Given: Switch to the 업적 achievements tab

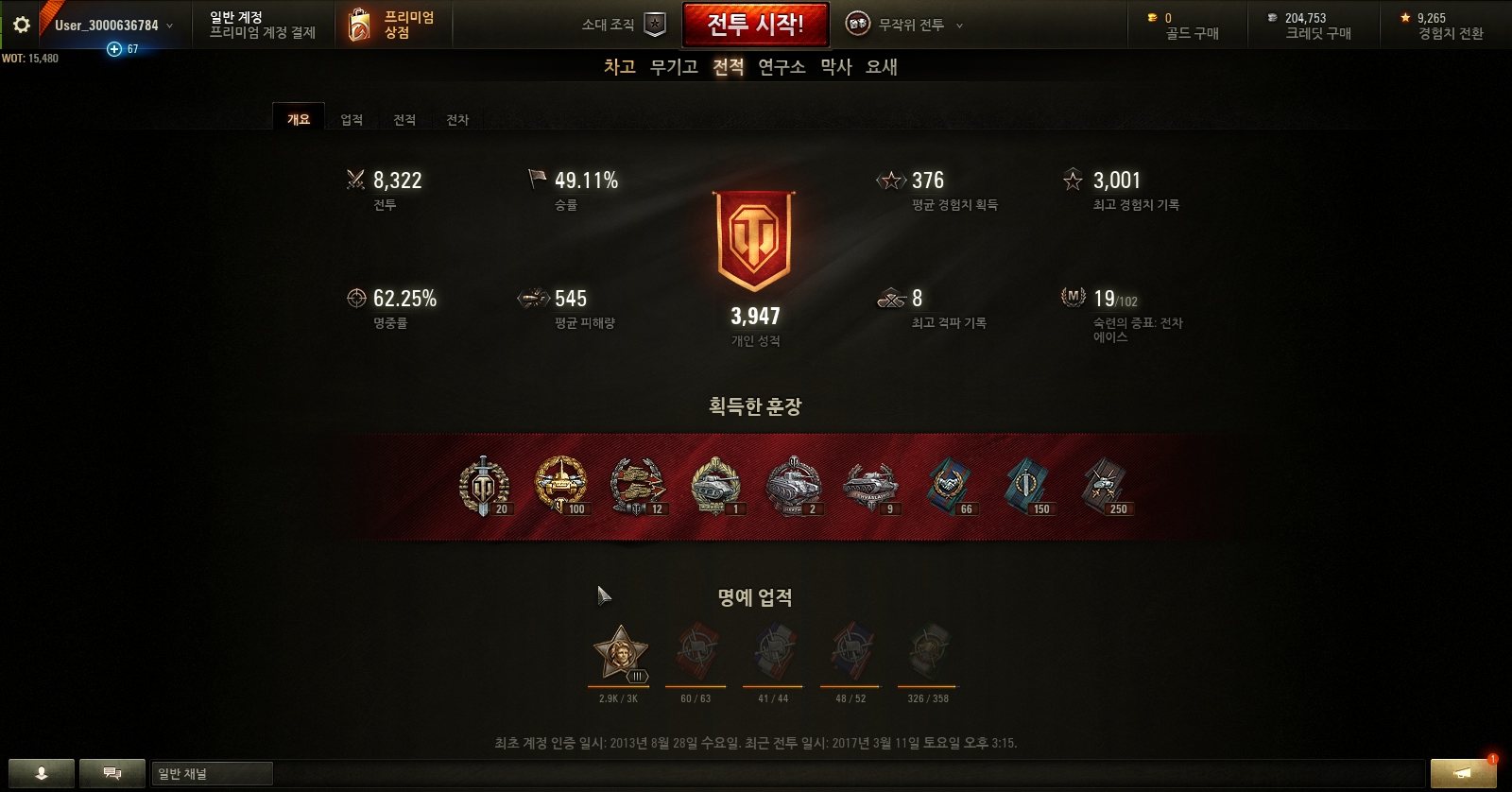Looking at the screenshot, I should pos(352,120).
